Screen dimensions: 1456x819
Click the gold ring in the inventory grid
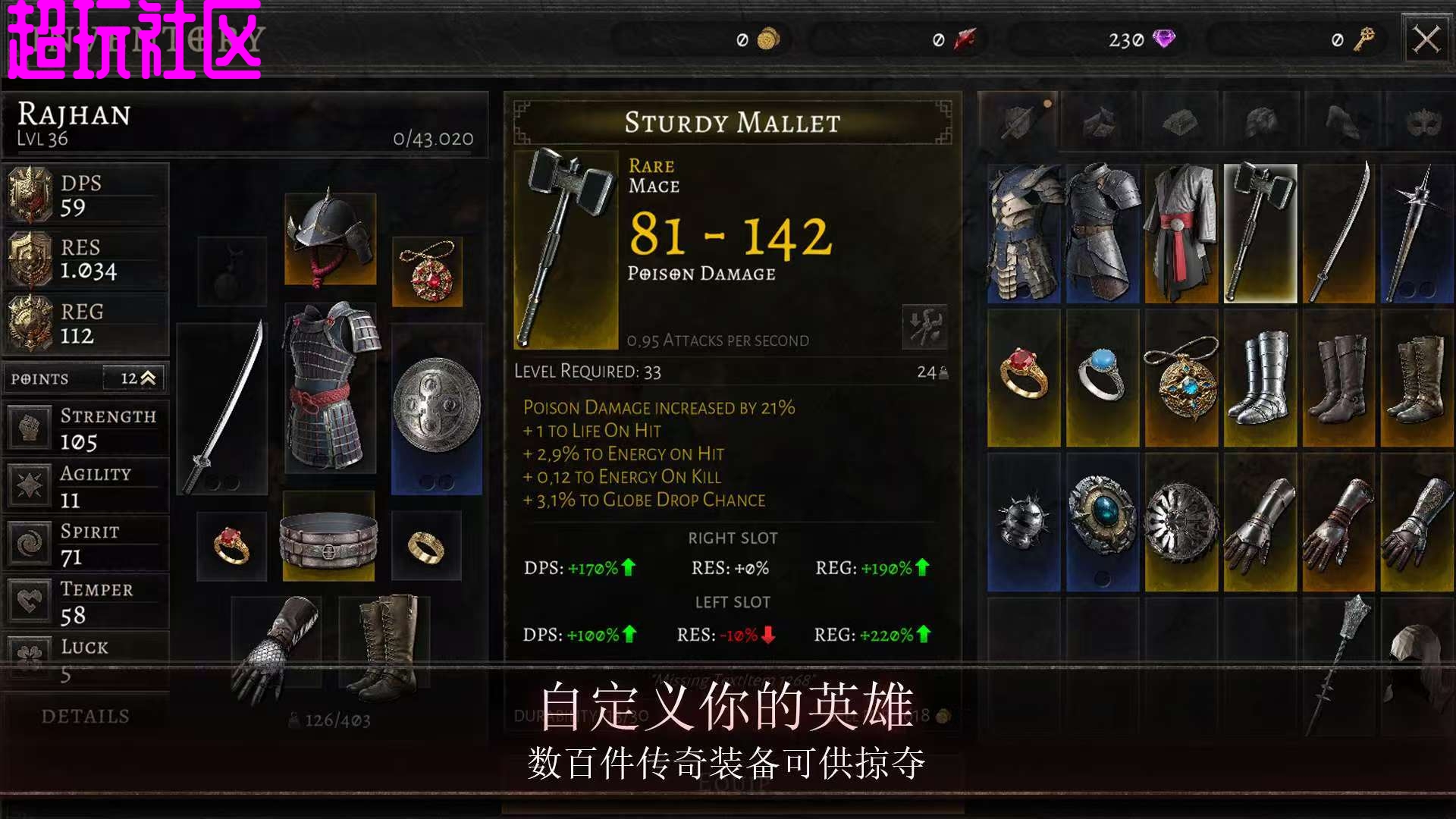[x=1024, y=379]
